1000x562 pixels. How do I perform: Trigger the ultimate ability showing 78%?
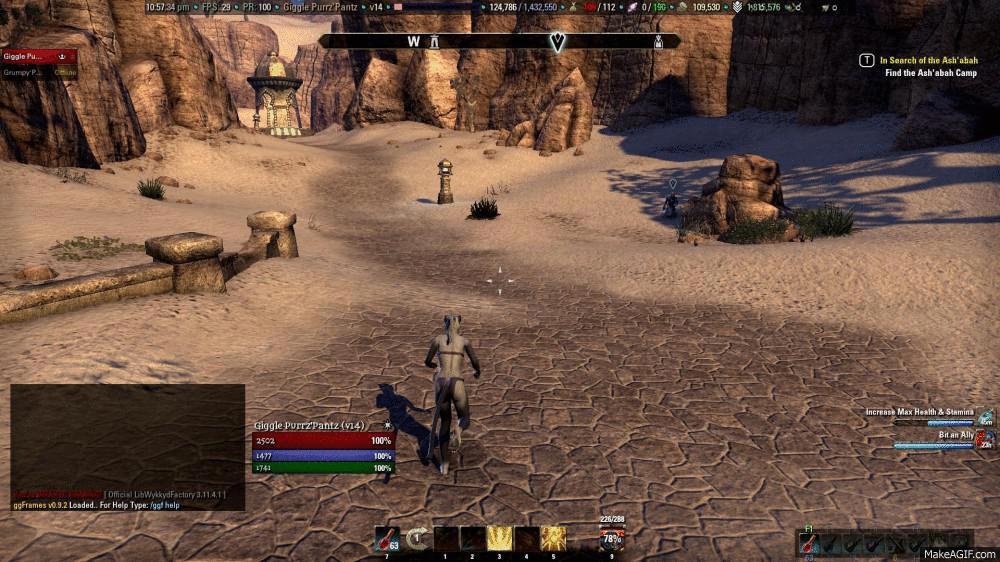point(611,539)
